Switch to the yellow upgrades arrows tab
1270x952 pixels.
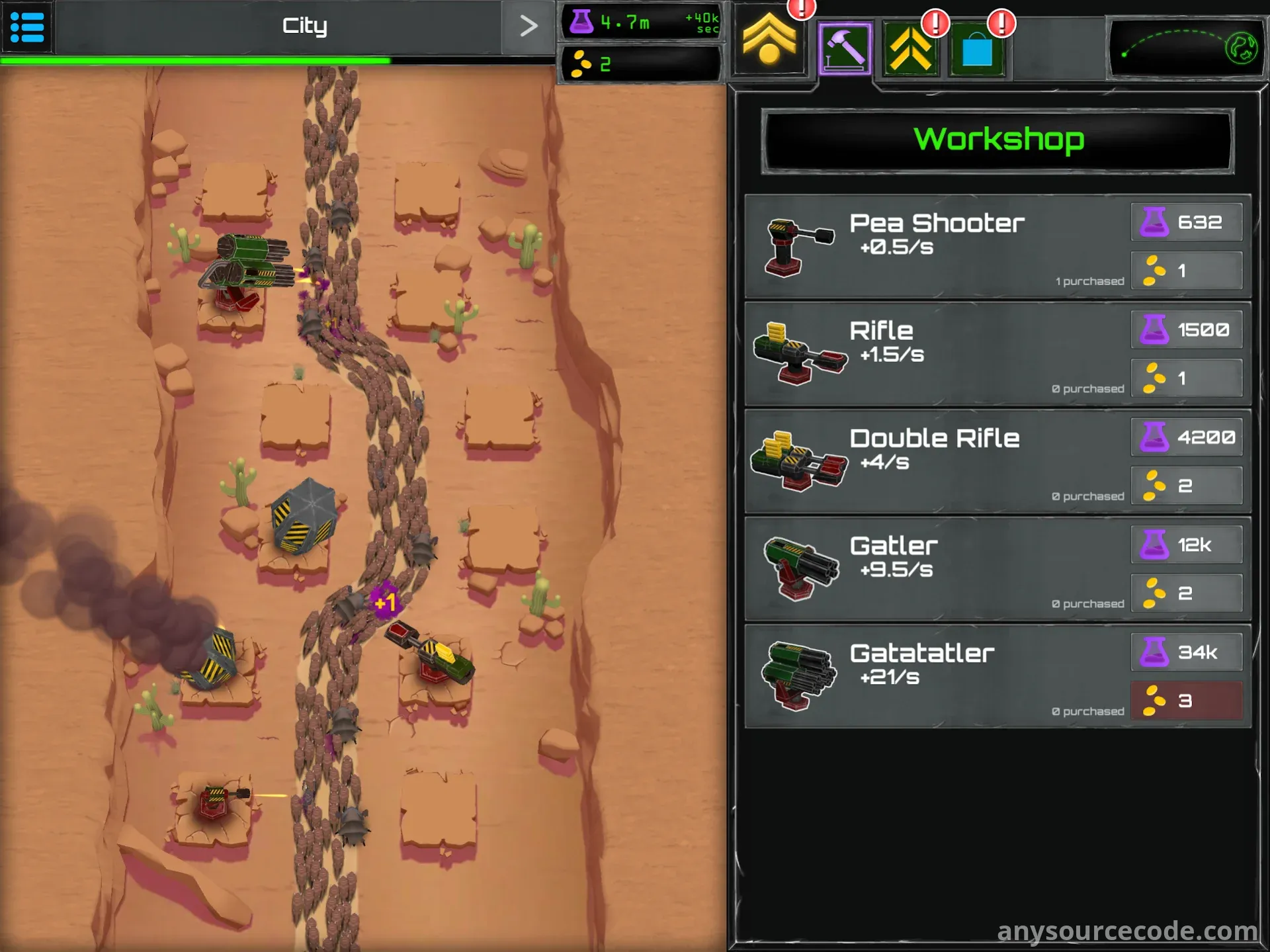(911, 49)
